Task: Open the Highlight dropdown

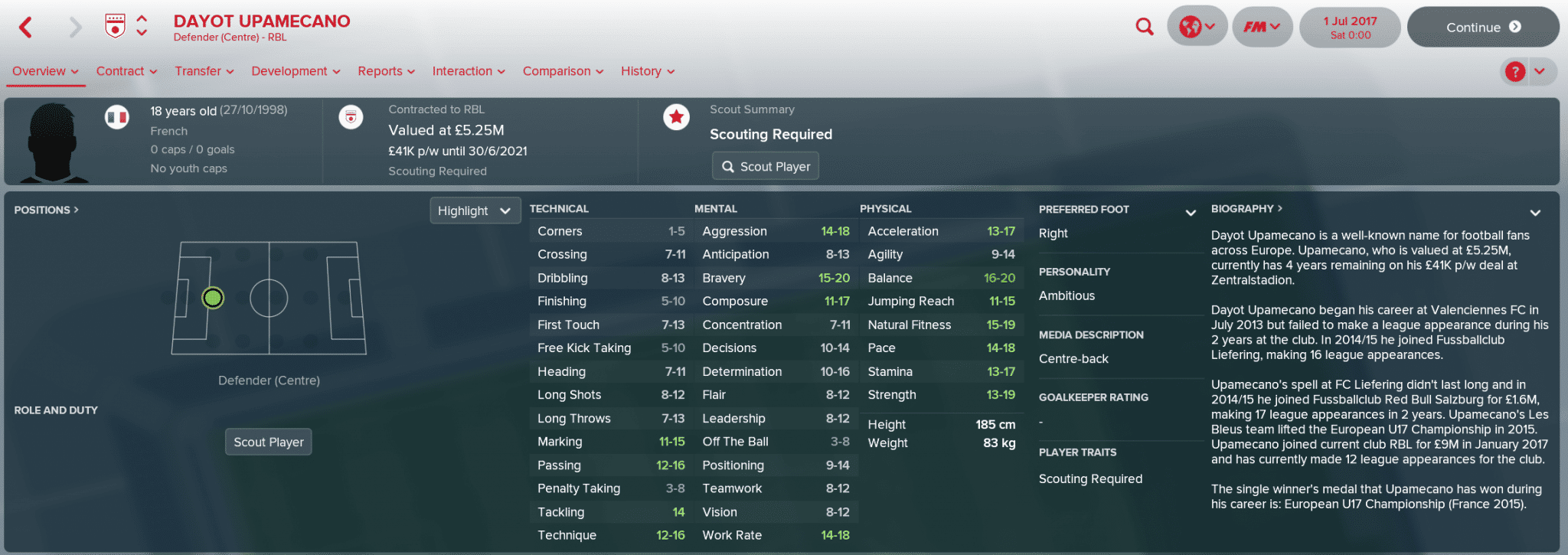Action: (x=475, y=211)
